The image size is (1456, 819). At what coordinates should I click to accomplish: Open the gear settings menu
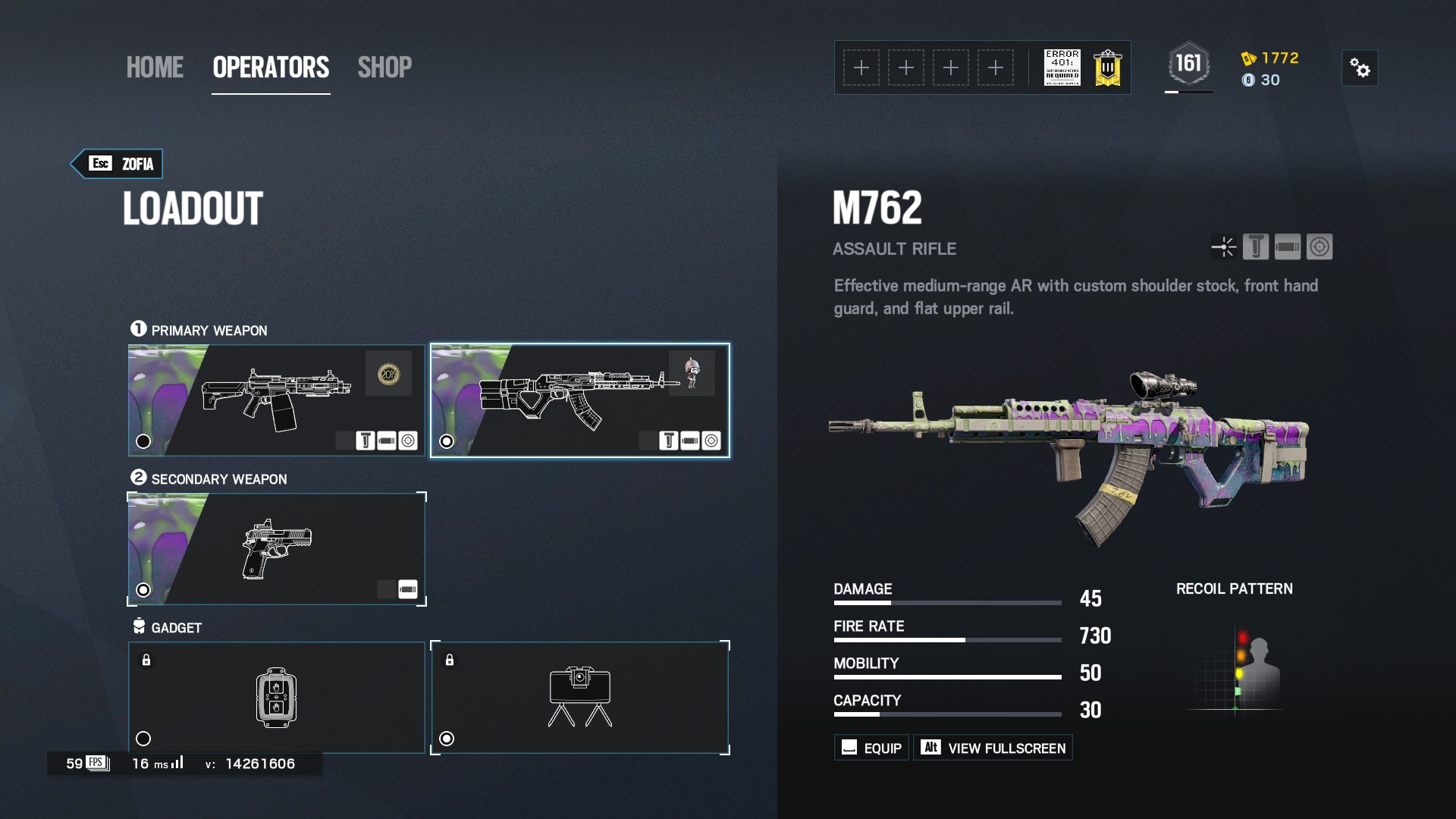[1360, 68]
